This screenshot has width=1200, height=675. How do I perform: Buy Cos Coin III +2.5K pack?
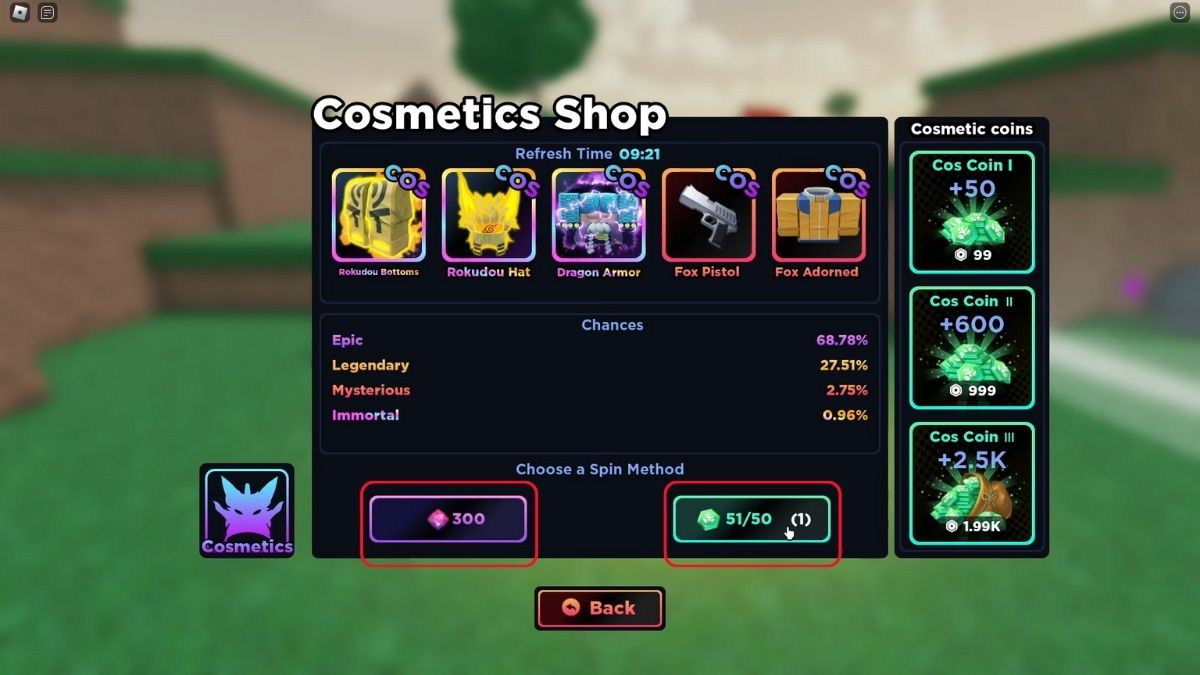pos(971,484)
